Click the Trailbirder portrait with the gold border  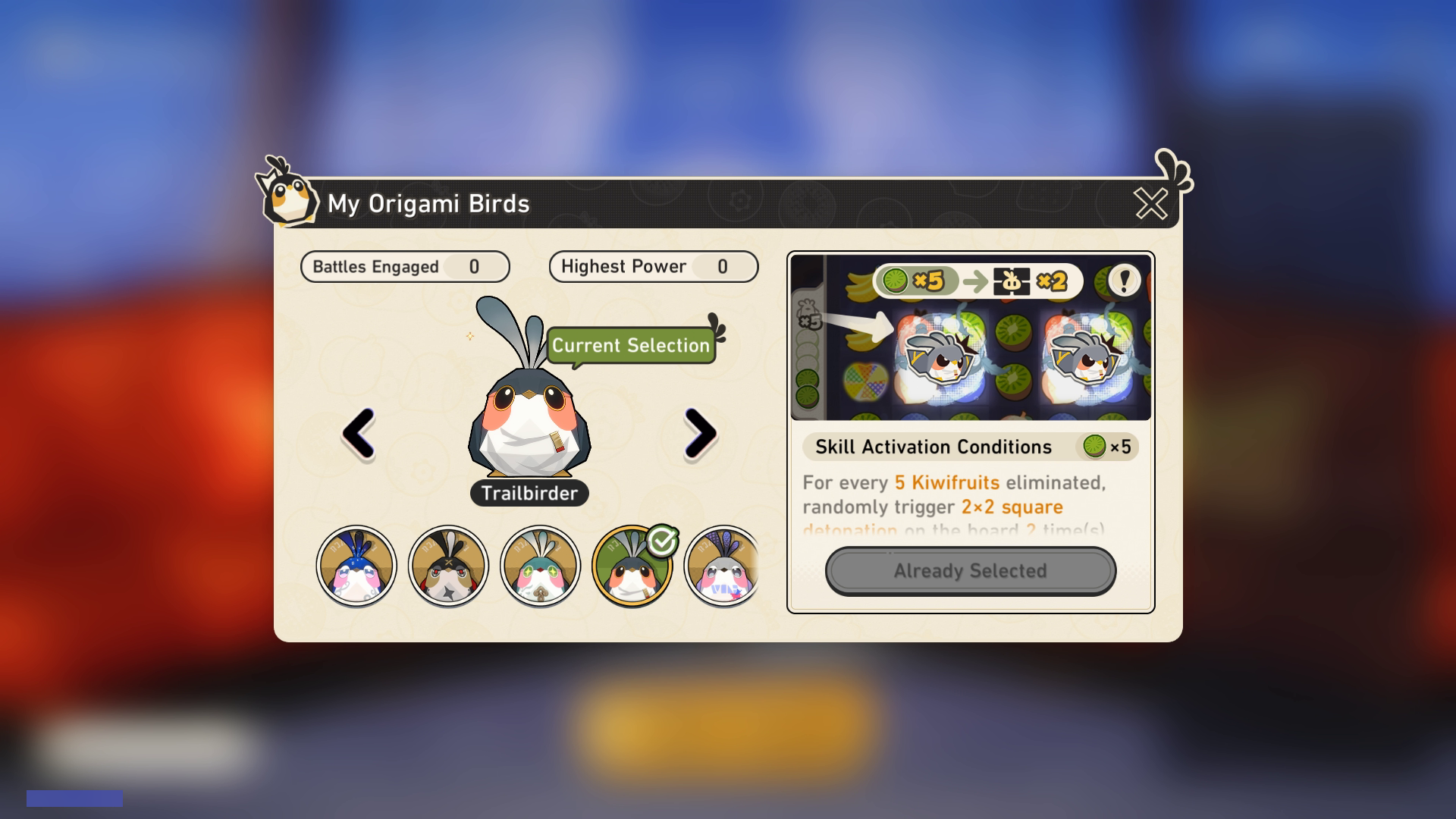[x=633, y=565]
